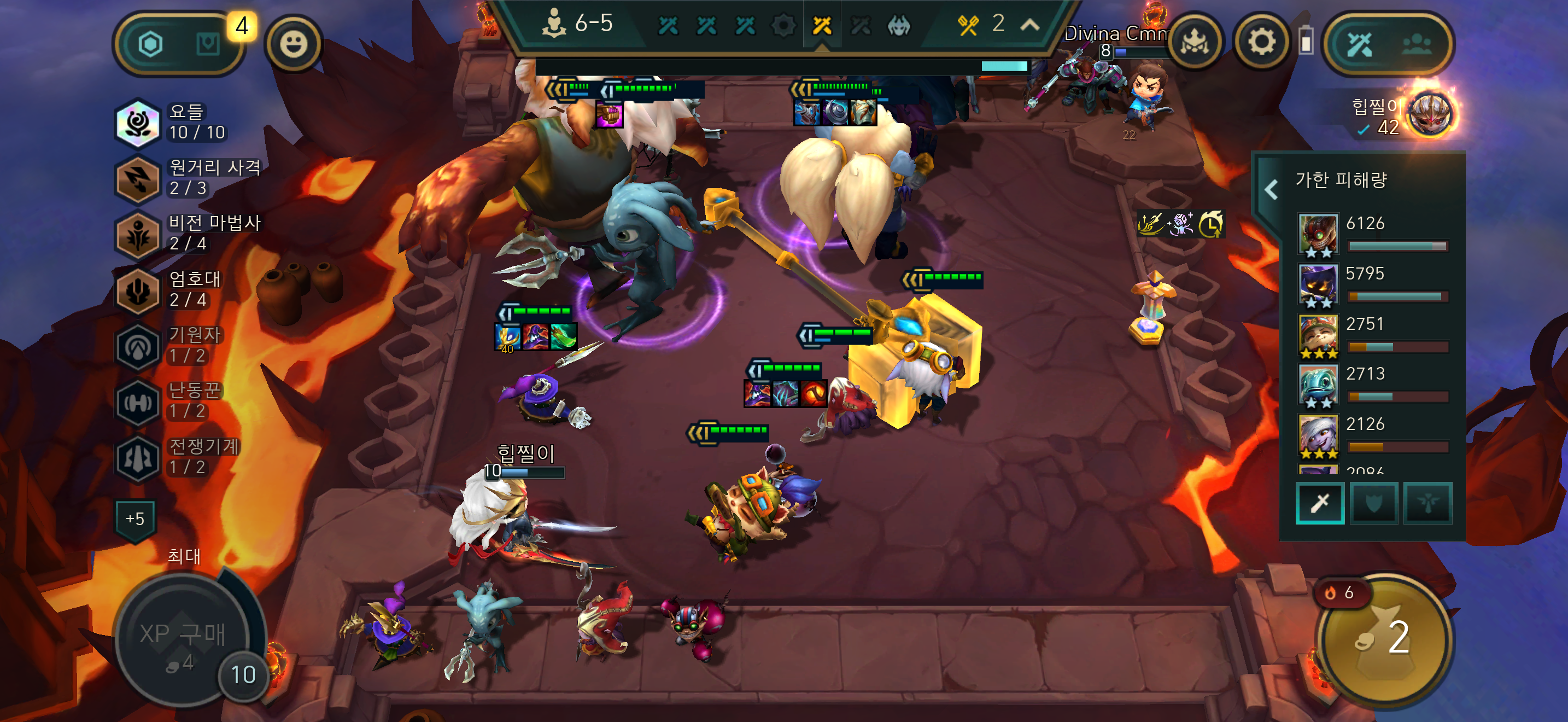This screenshot has width=1568, height=722.
Task: Select the 난동꾼 trait entry
Action: 171,400
